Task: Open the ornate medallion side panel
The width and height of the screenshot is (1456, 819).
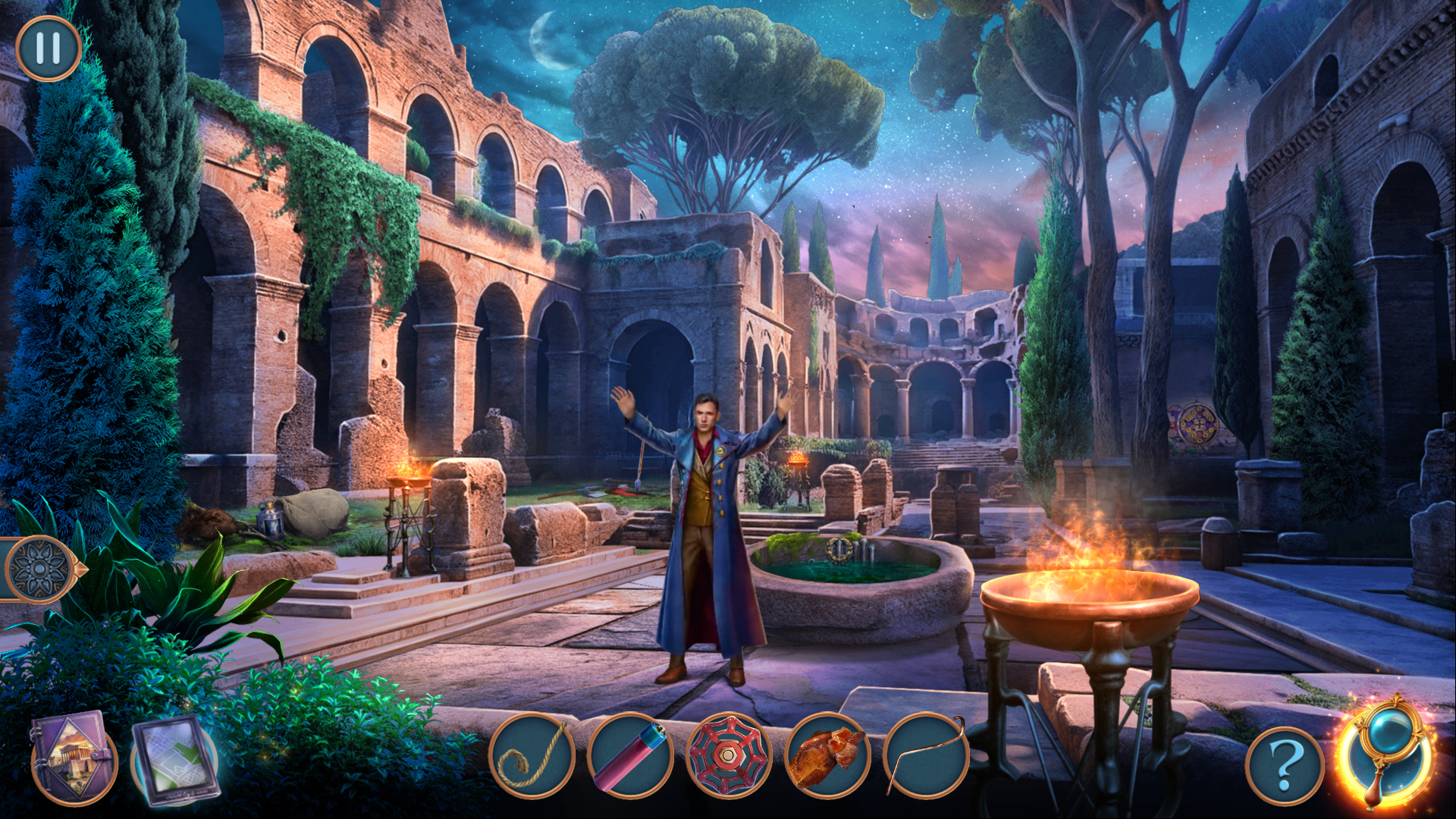Action: (39, 569)
